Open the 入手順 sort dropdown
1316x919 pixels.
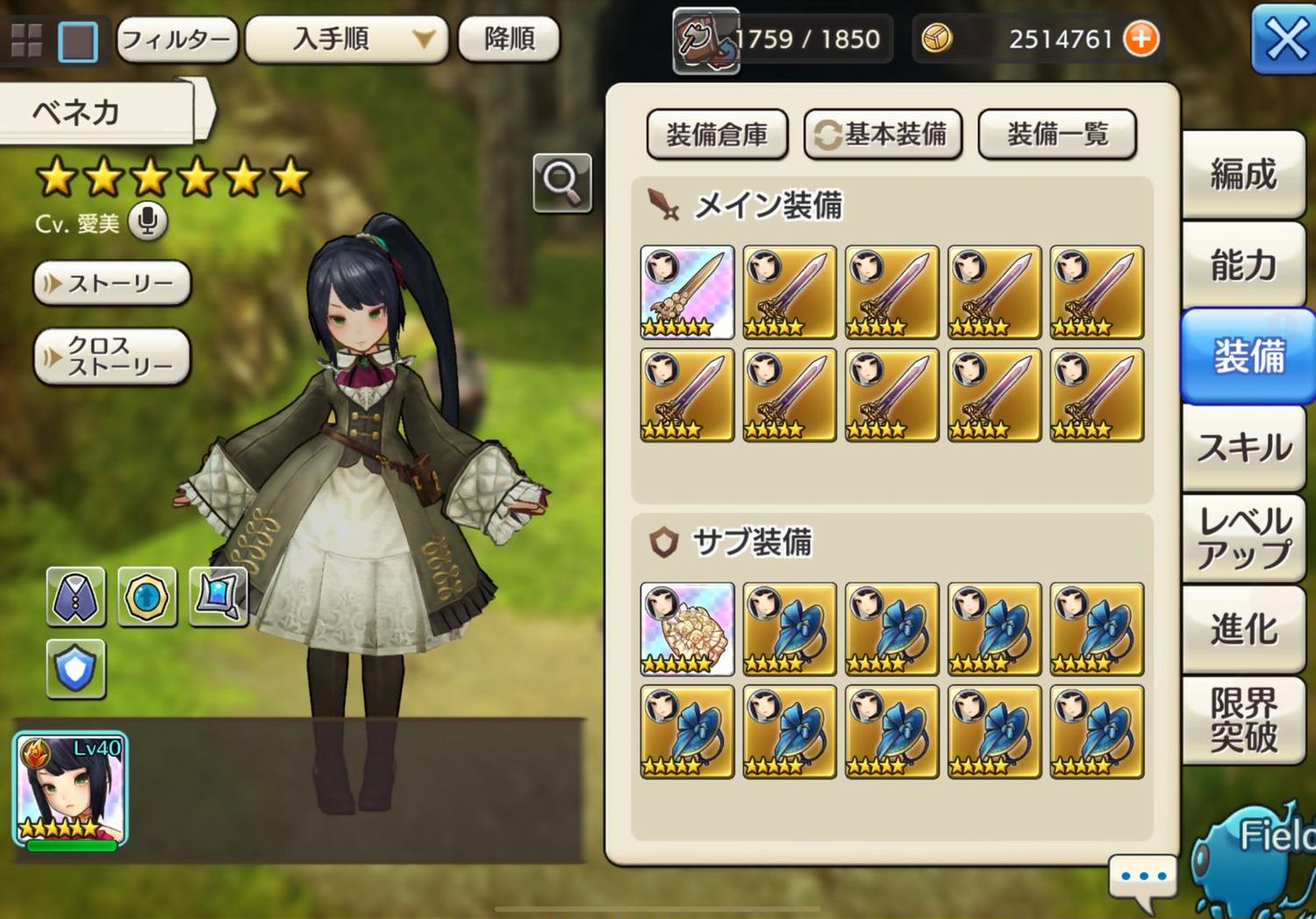pyautogui.click(x=347, y=39)
